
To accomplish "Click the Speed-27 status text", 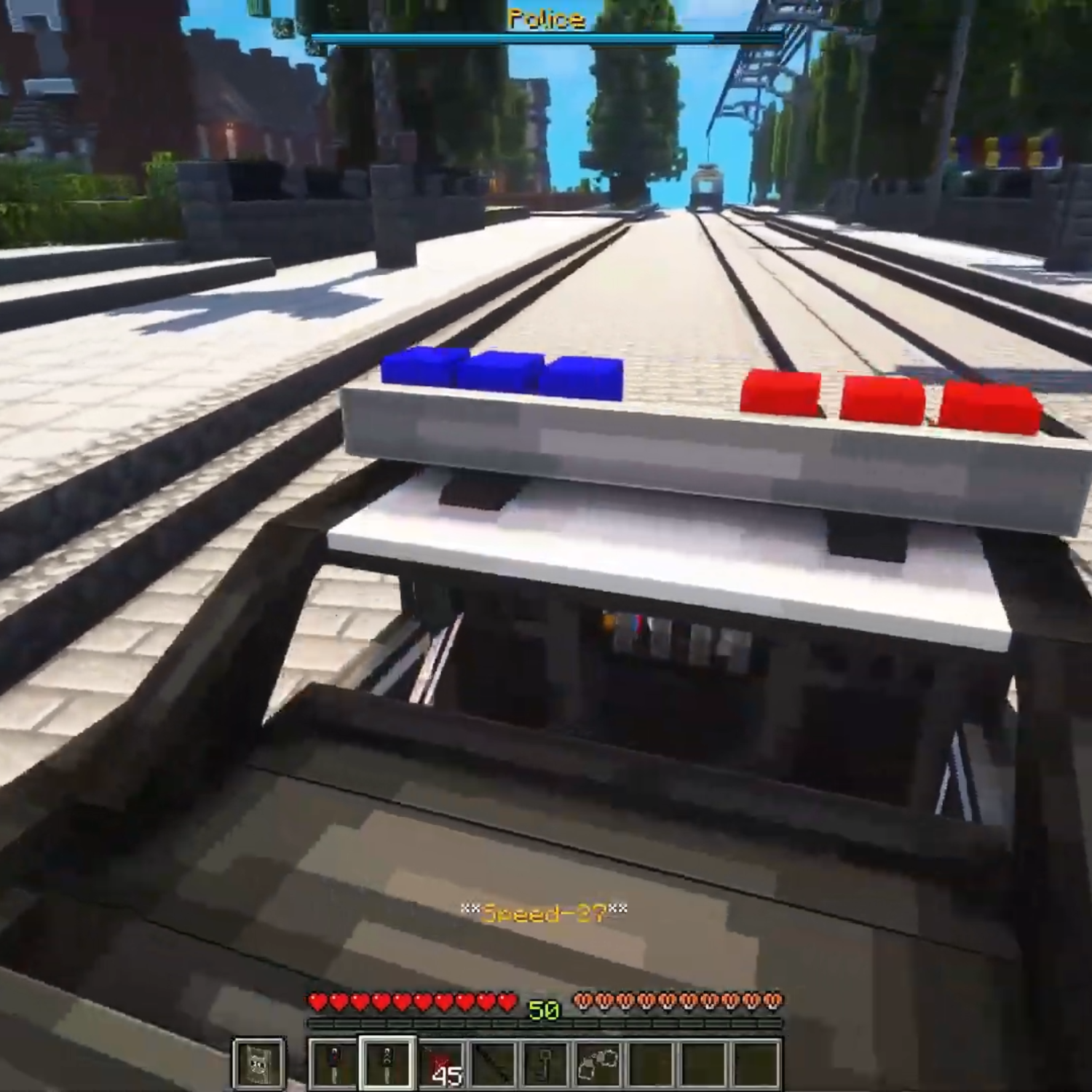I will [545, 910].
